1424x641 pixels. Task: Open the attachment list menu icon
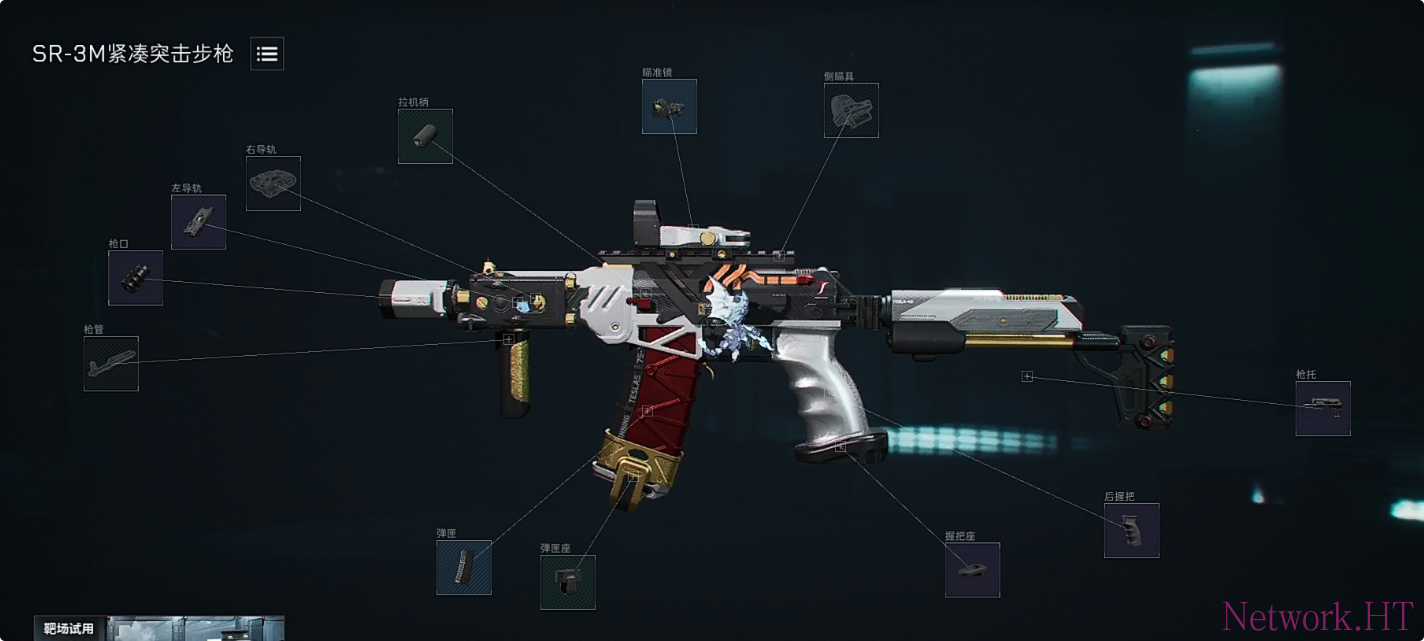pos(267,54)
